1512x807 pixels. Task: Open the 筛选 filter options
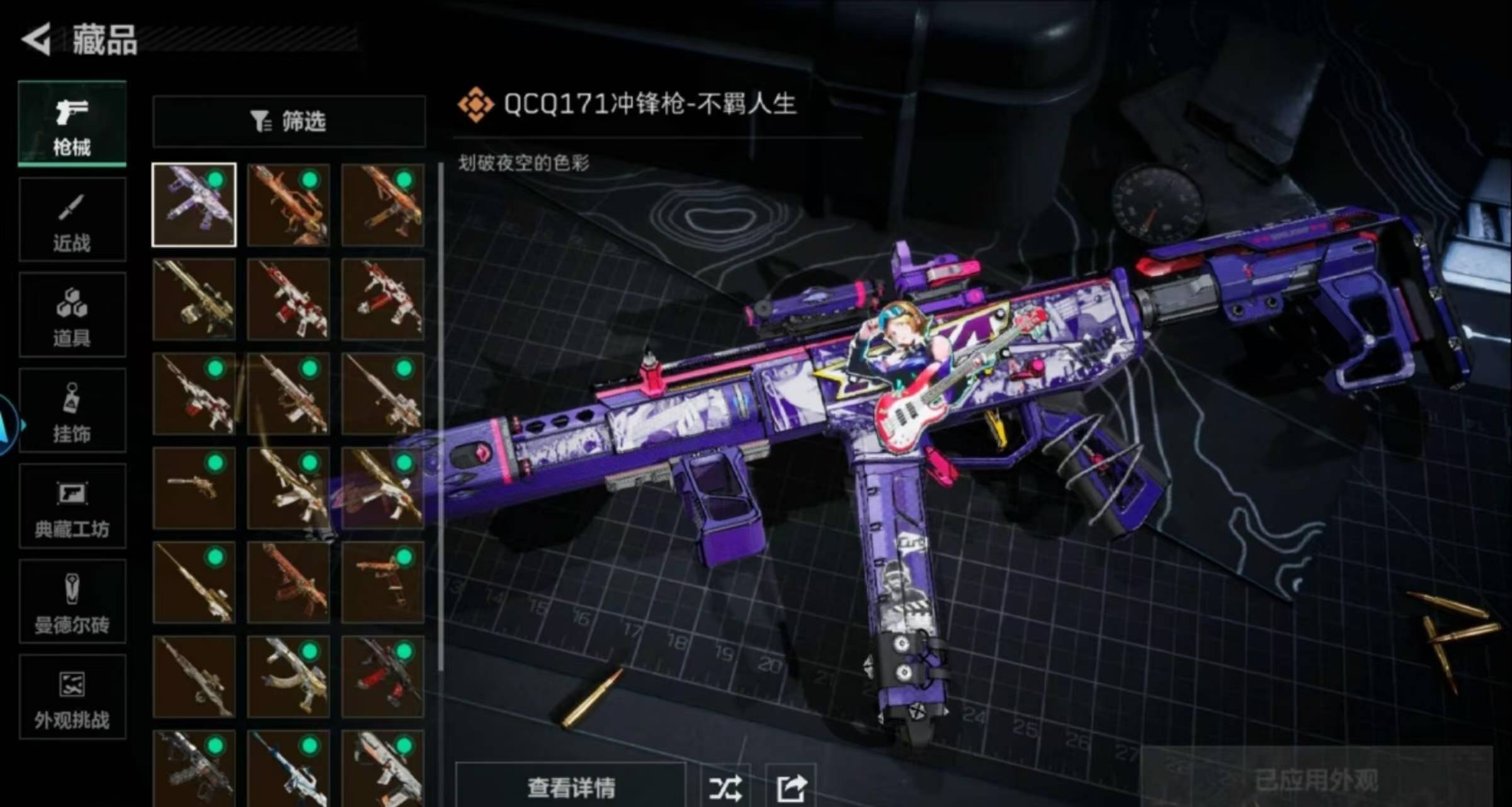(288, 121)
